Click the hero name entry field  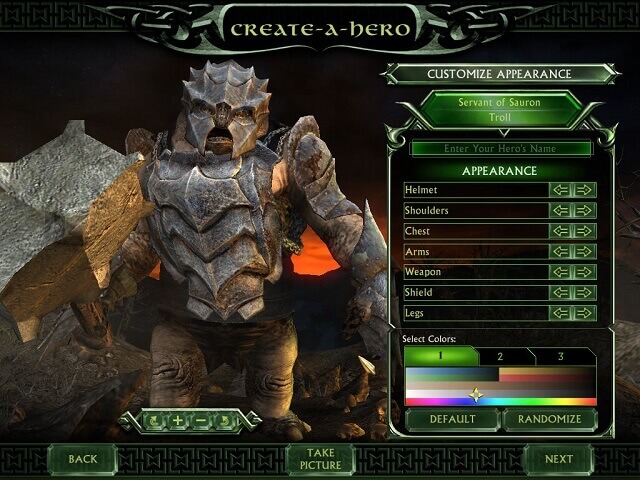click(500, 149)
